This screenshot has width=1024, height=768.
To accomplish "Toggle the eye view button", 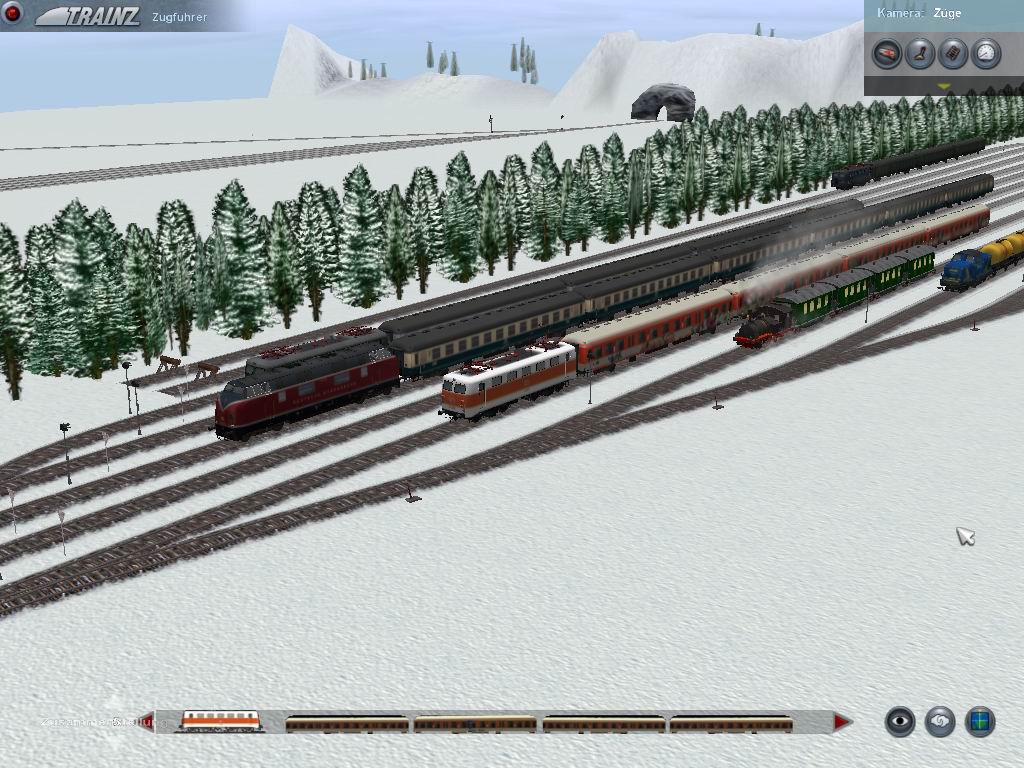I will tap(900, 721).
